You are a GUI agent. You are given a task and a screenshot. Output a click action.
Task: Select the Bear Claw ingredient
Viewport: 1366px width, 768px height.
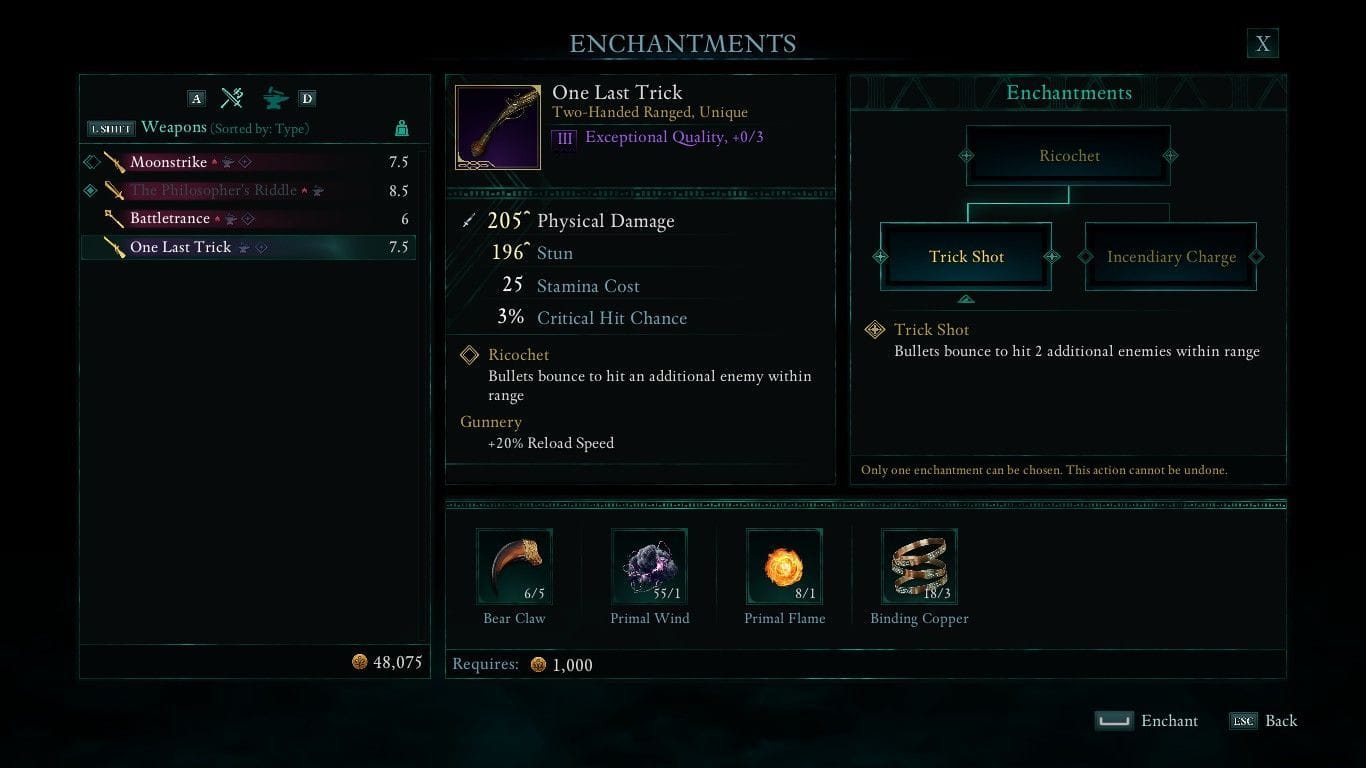pos(514,566)
